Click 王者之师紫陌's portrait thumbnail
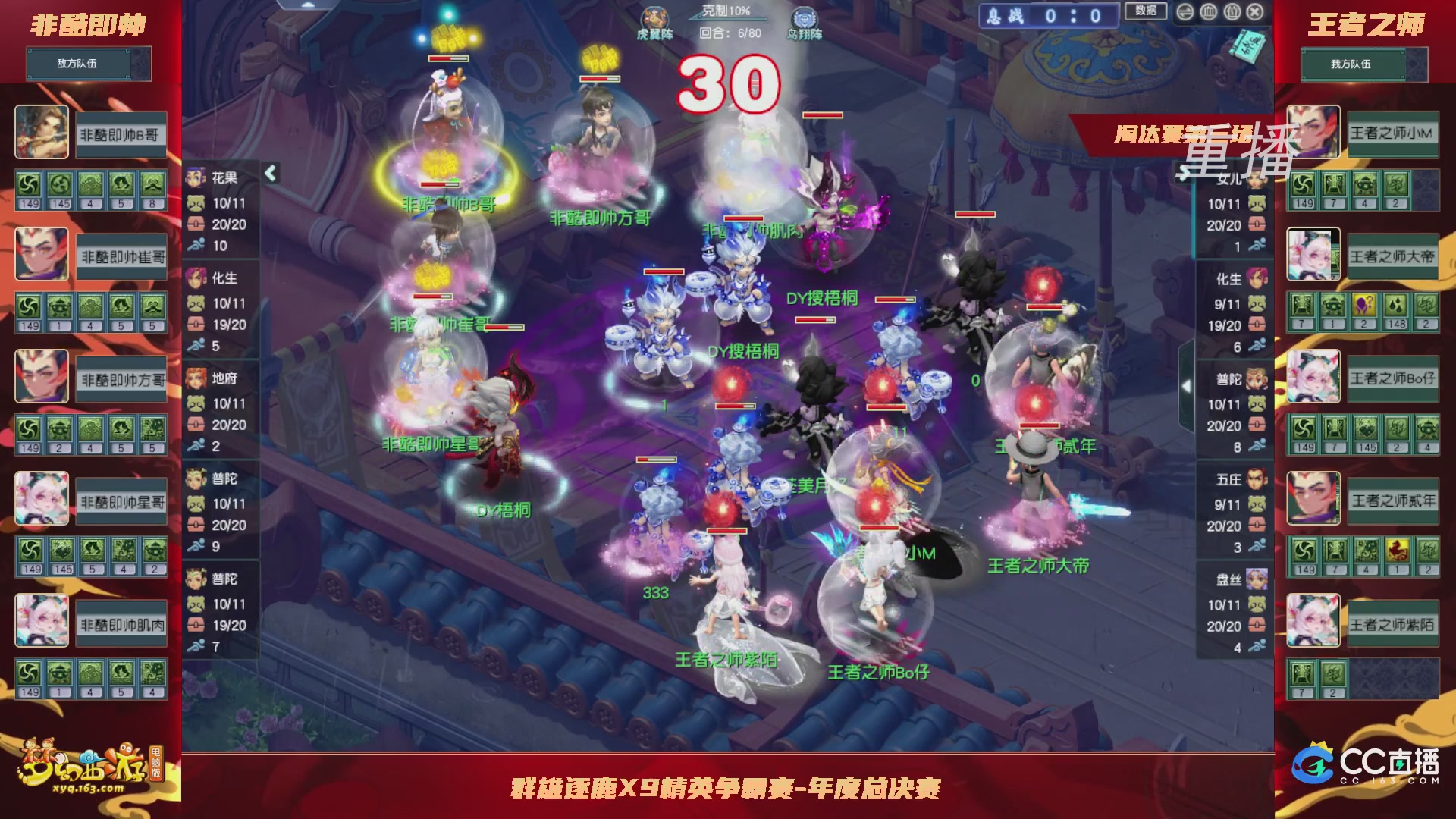 tap(1315, 620)
